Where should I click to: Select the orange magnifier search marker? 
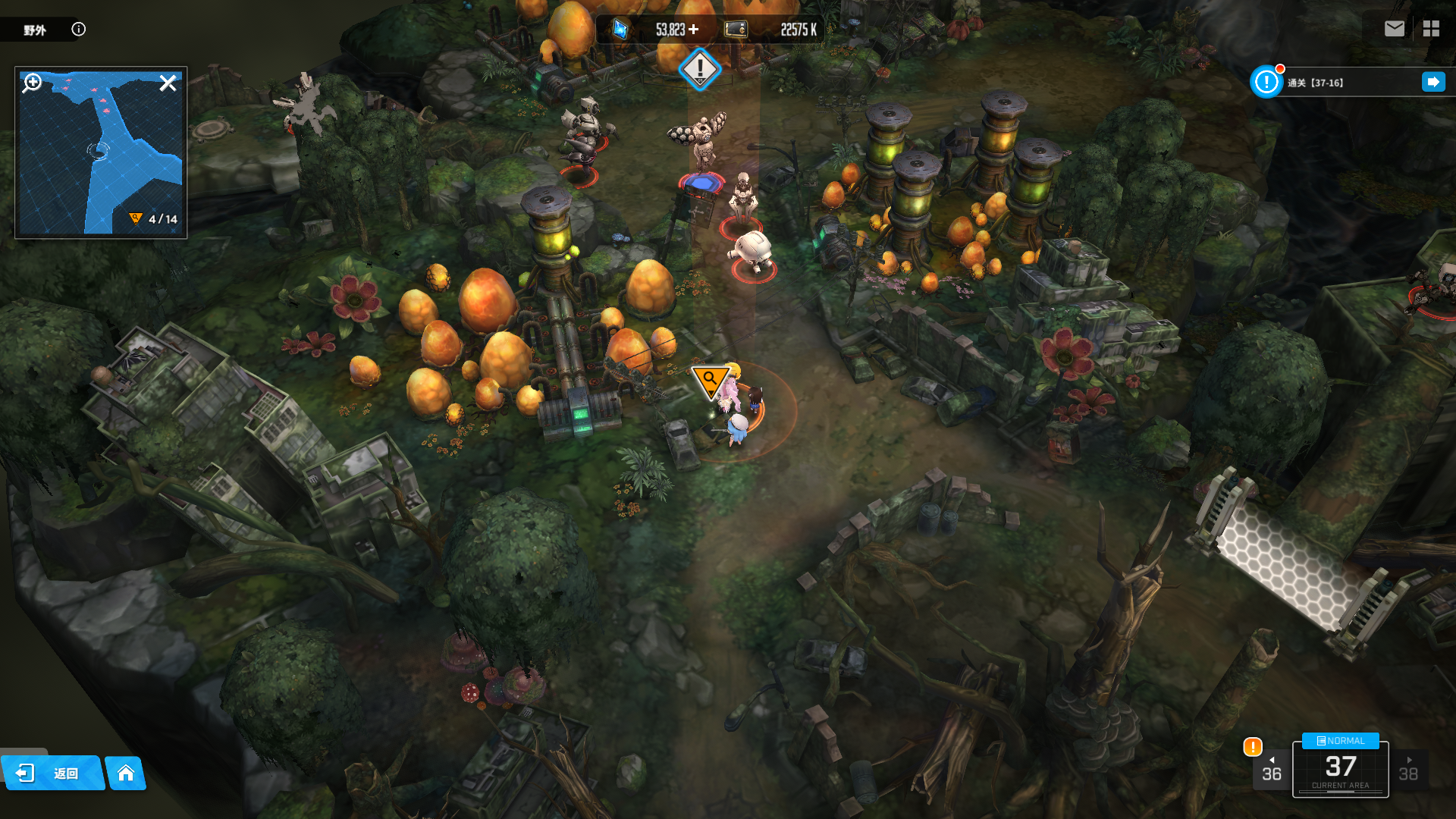pyautogui.click(x=711, y=379)
